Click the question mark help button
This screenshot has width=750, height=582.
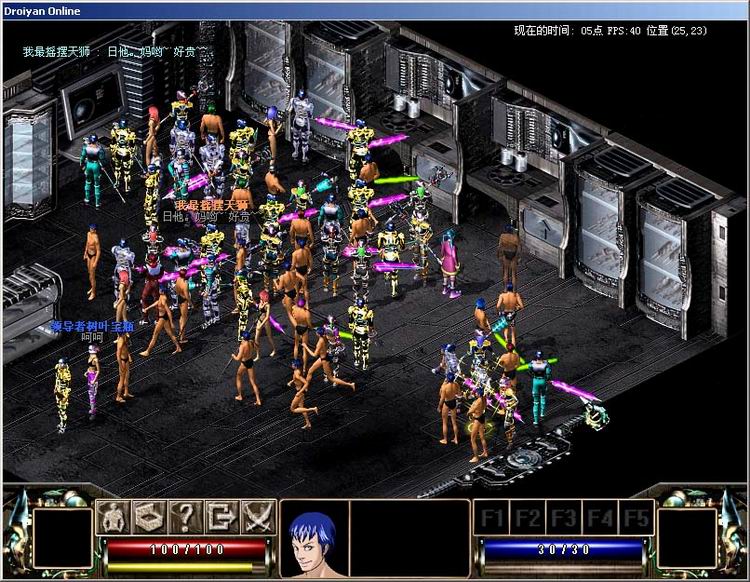184,517
